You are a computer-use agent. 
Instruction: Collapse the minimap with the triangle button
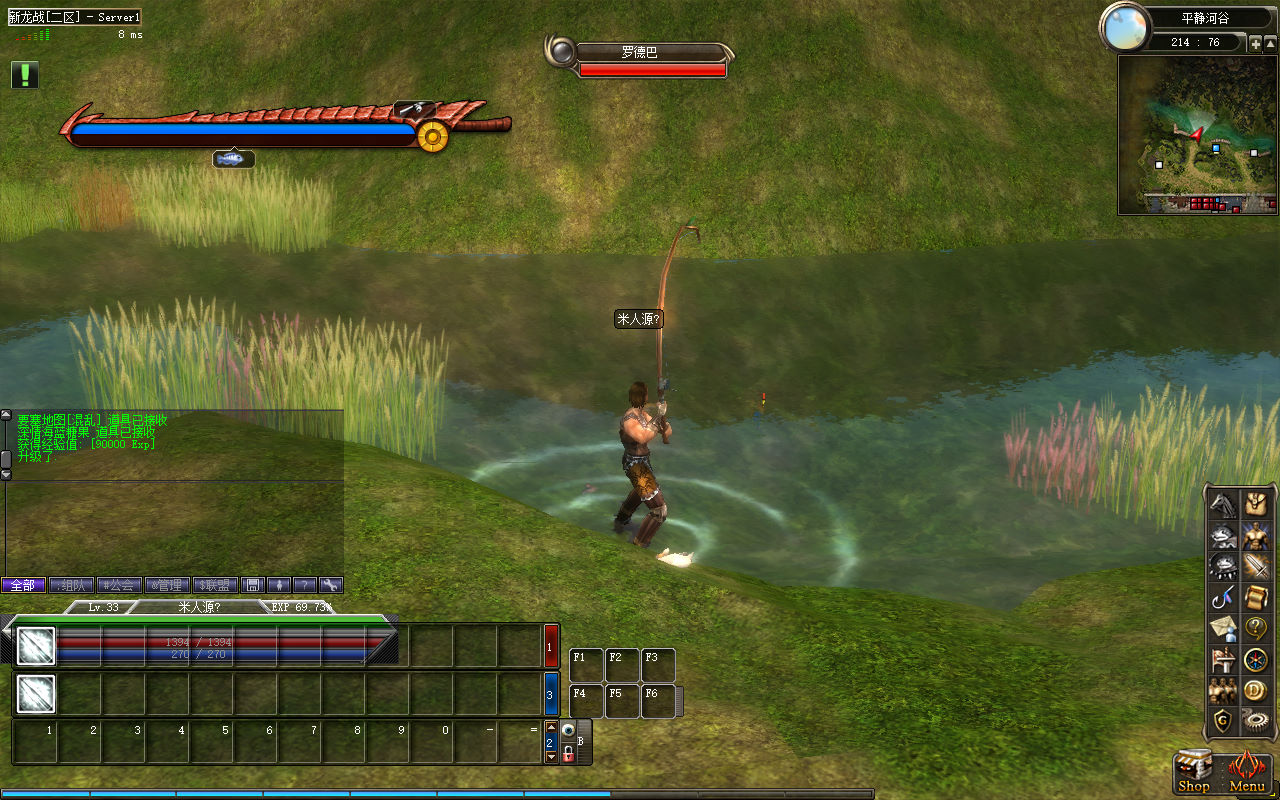(x=1271, y=43)
